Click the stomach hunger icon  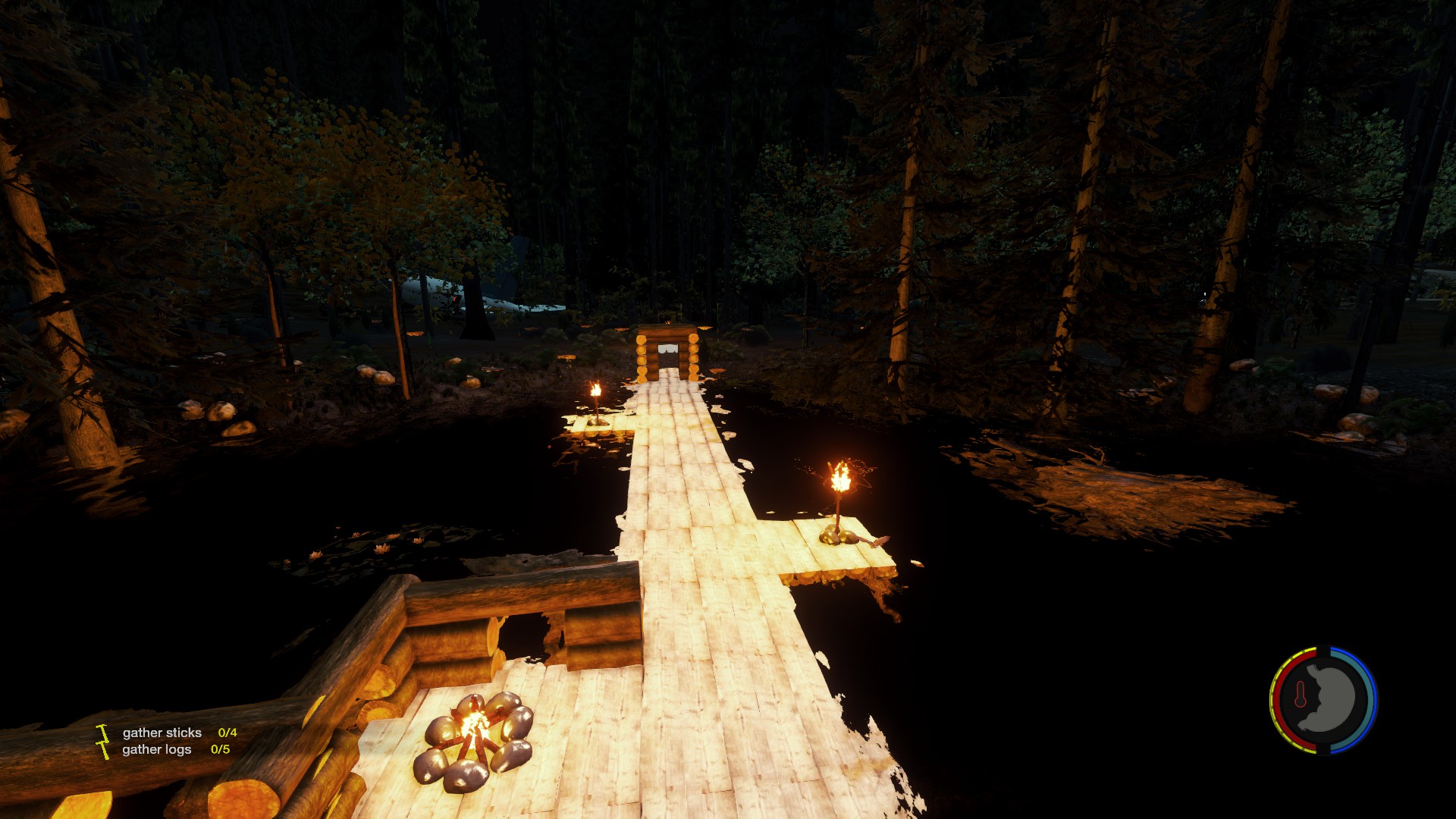1329,698
